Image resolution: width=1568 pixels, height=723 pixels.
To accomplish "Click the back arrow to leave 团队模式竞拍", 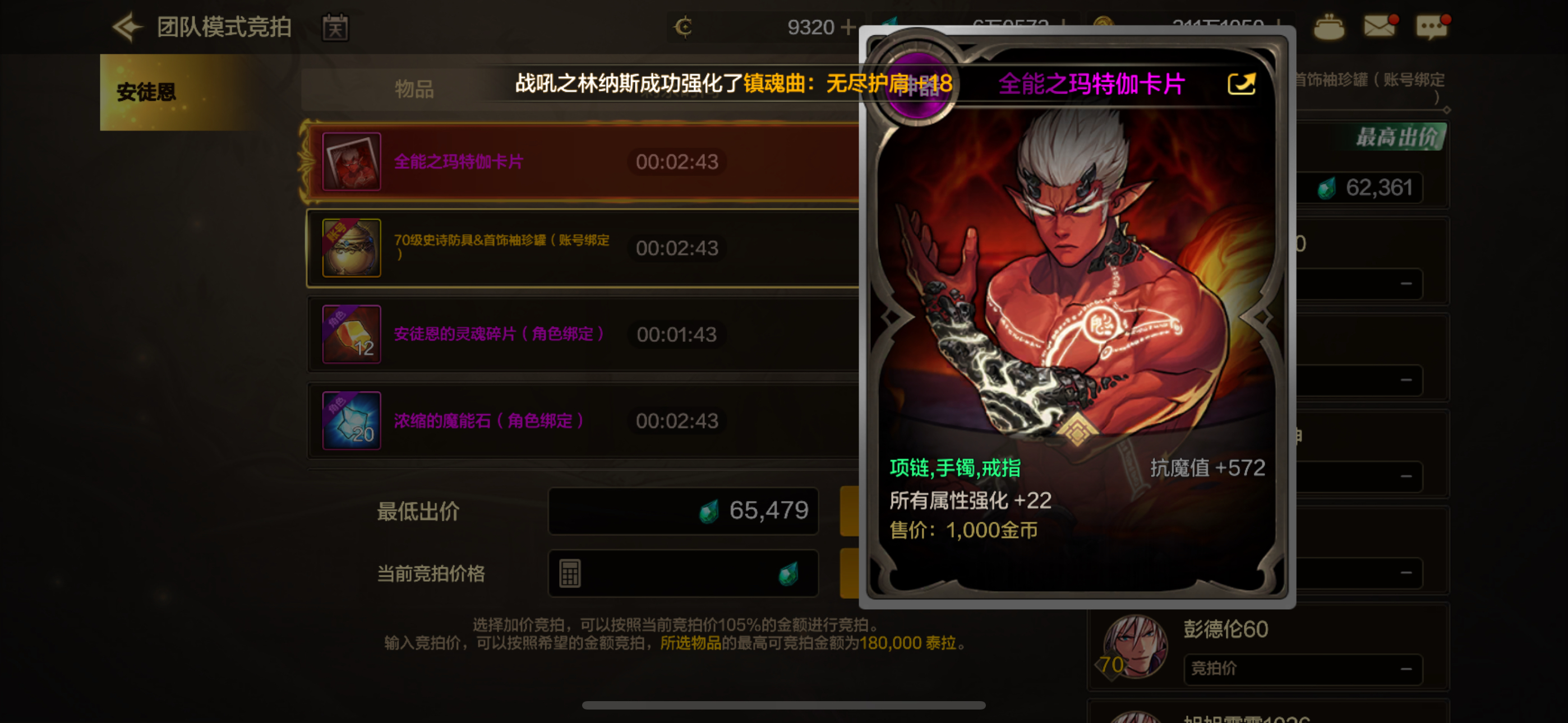I will click(x=127, y=27).
